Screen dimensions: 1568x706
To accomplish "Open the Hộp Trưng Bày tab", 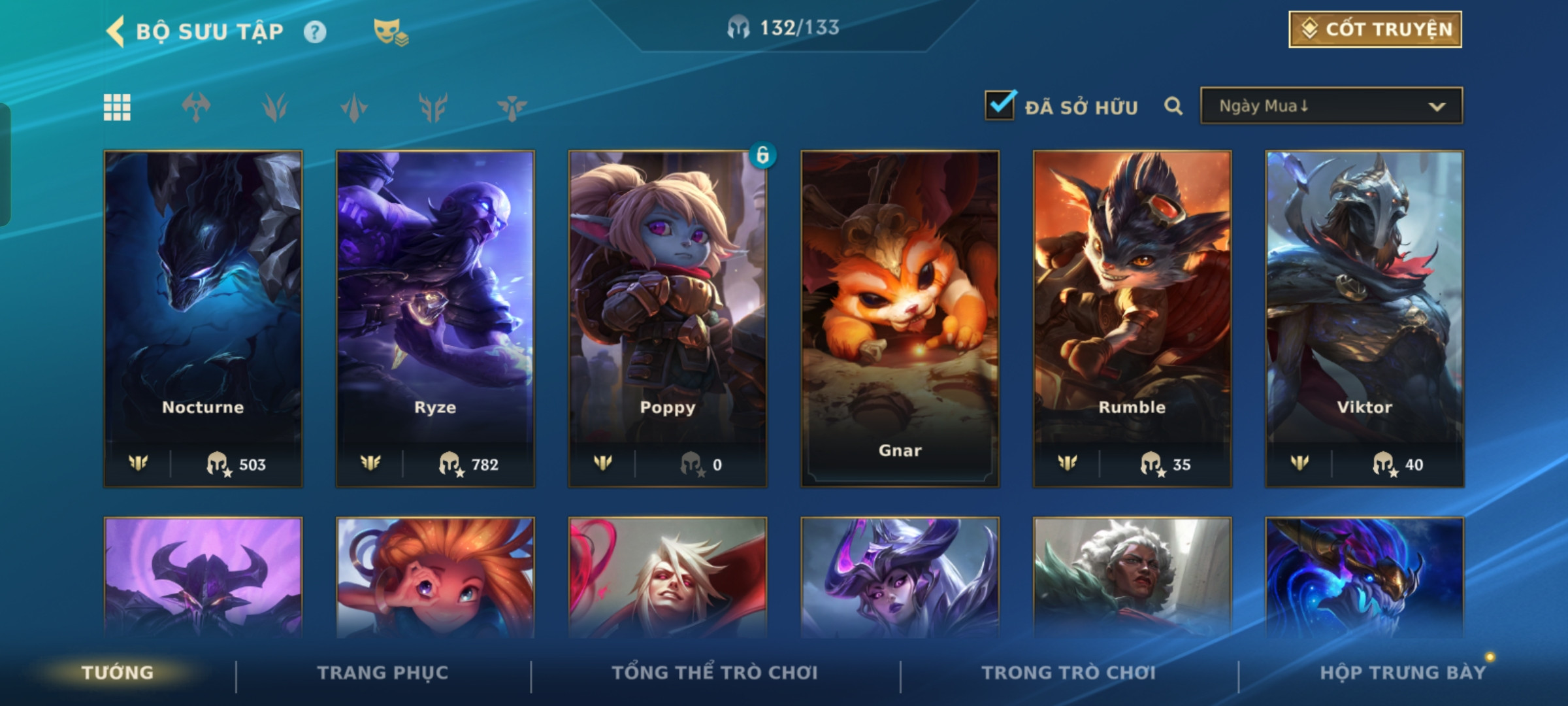I will [x=1402, y=673].
